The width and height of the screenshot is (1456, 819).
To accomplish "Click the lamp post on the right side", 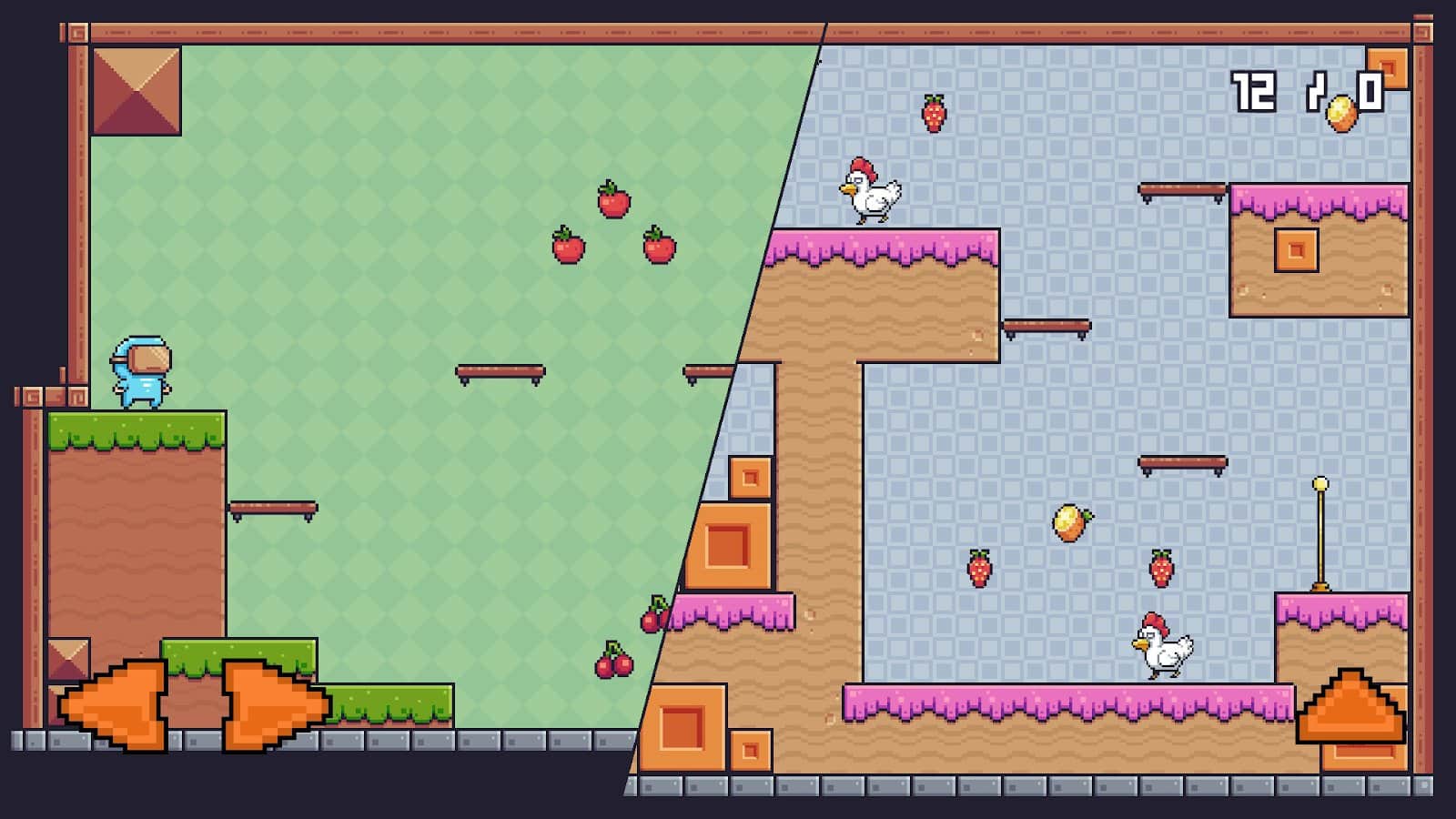I will pyautogui.click(x=1320, y=532).
